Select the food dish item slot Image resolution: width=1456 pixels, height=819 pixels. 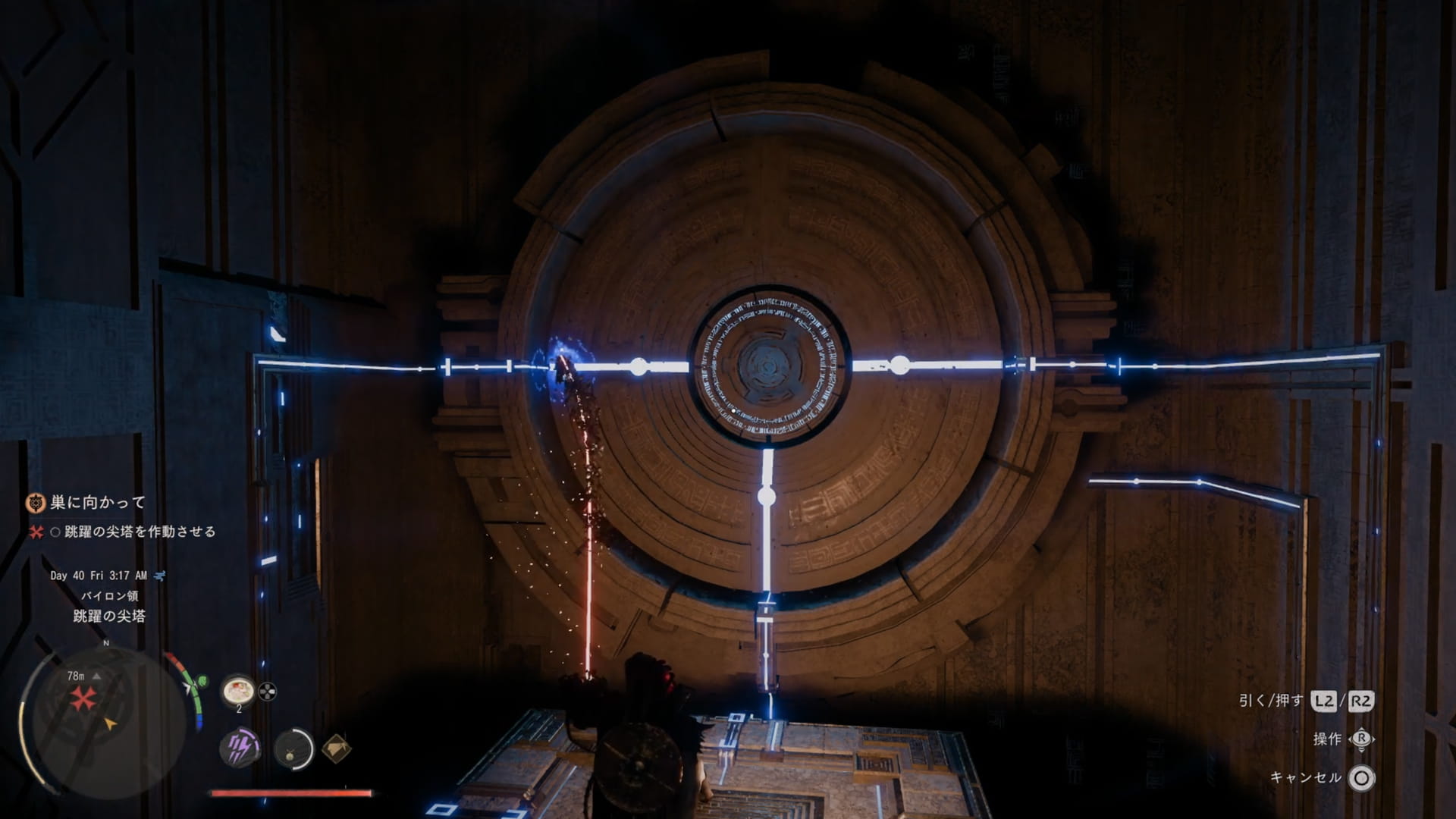(237, 691)
